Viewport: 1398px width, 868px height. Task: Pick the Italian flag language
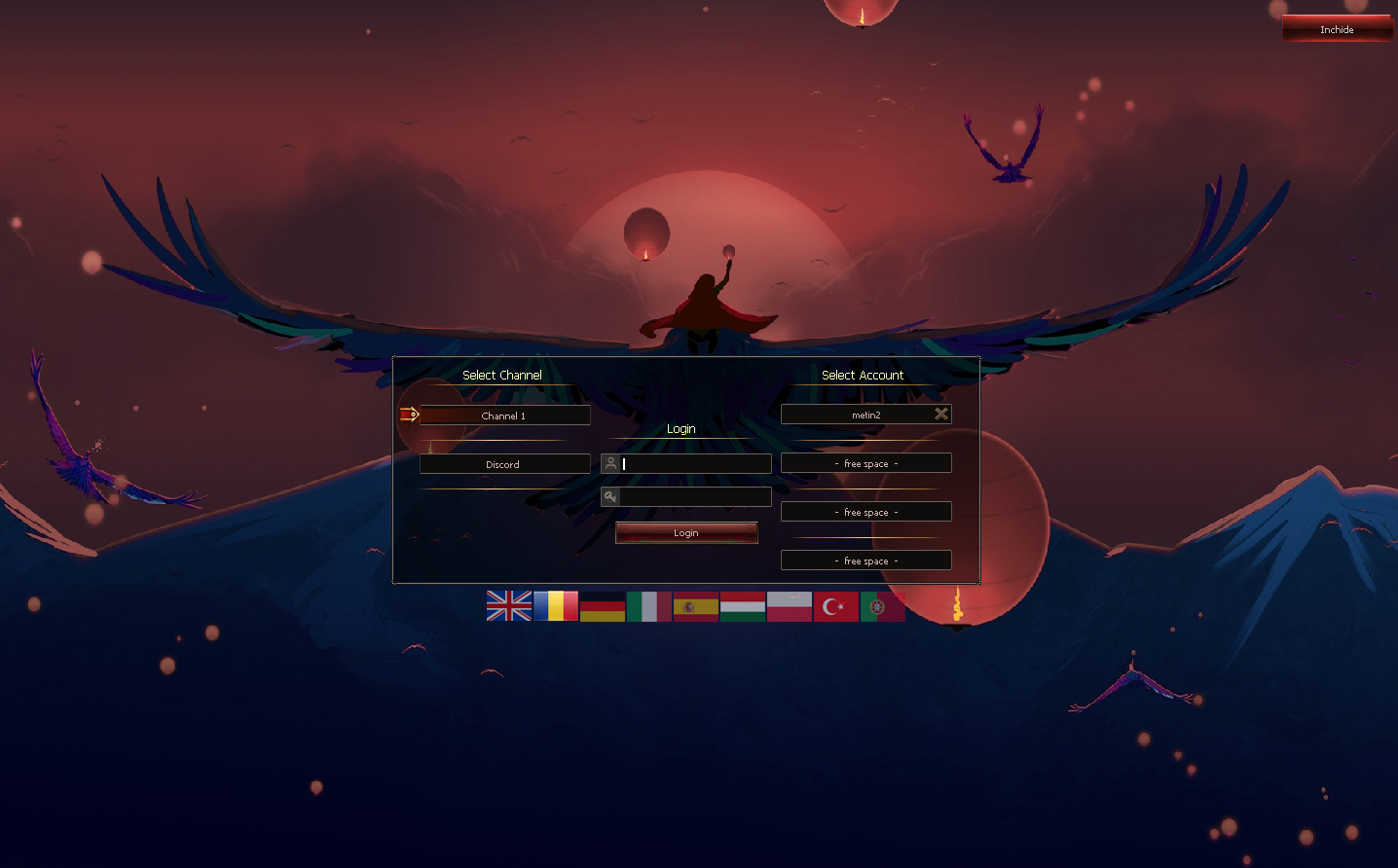click(649, 606)
